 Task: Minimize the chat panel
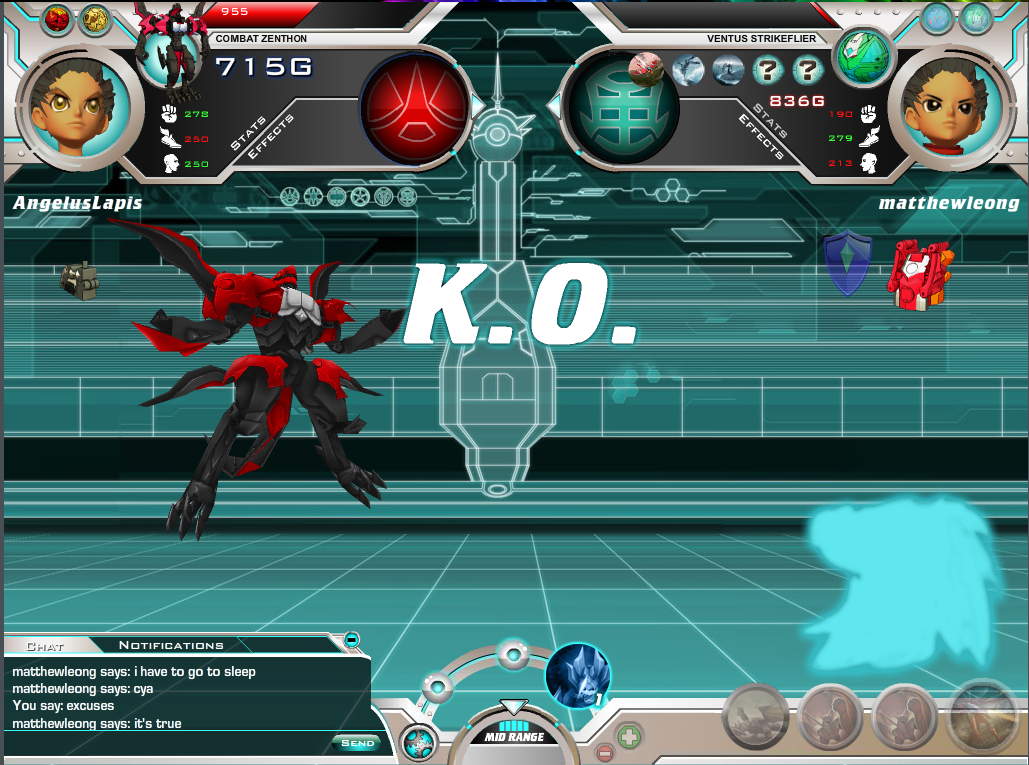(x=352, y=639)
